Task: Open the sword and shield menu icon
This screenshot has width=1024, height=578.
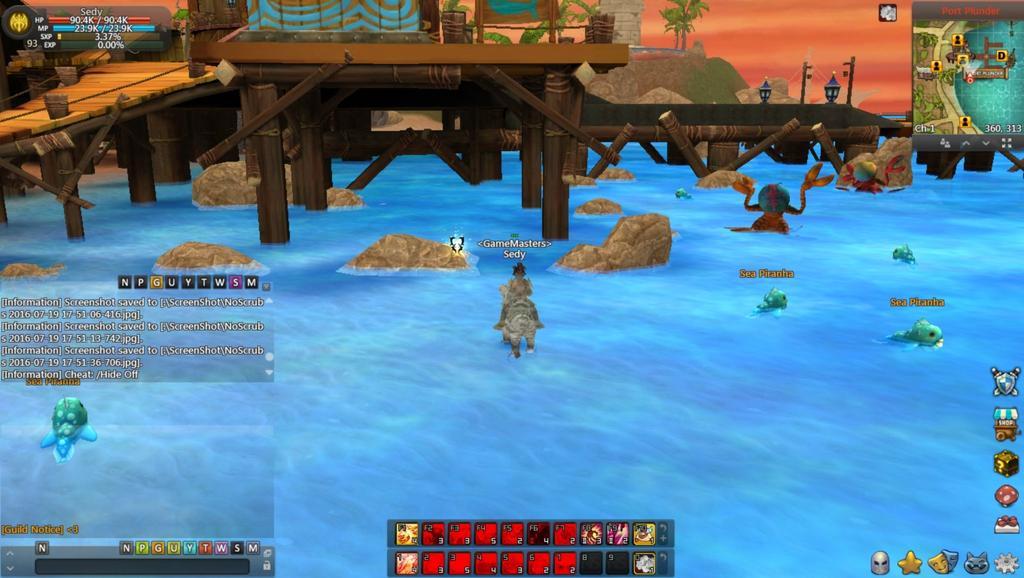Action: 1005,381
